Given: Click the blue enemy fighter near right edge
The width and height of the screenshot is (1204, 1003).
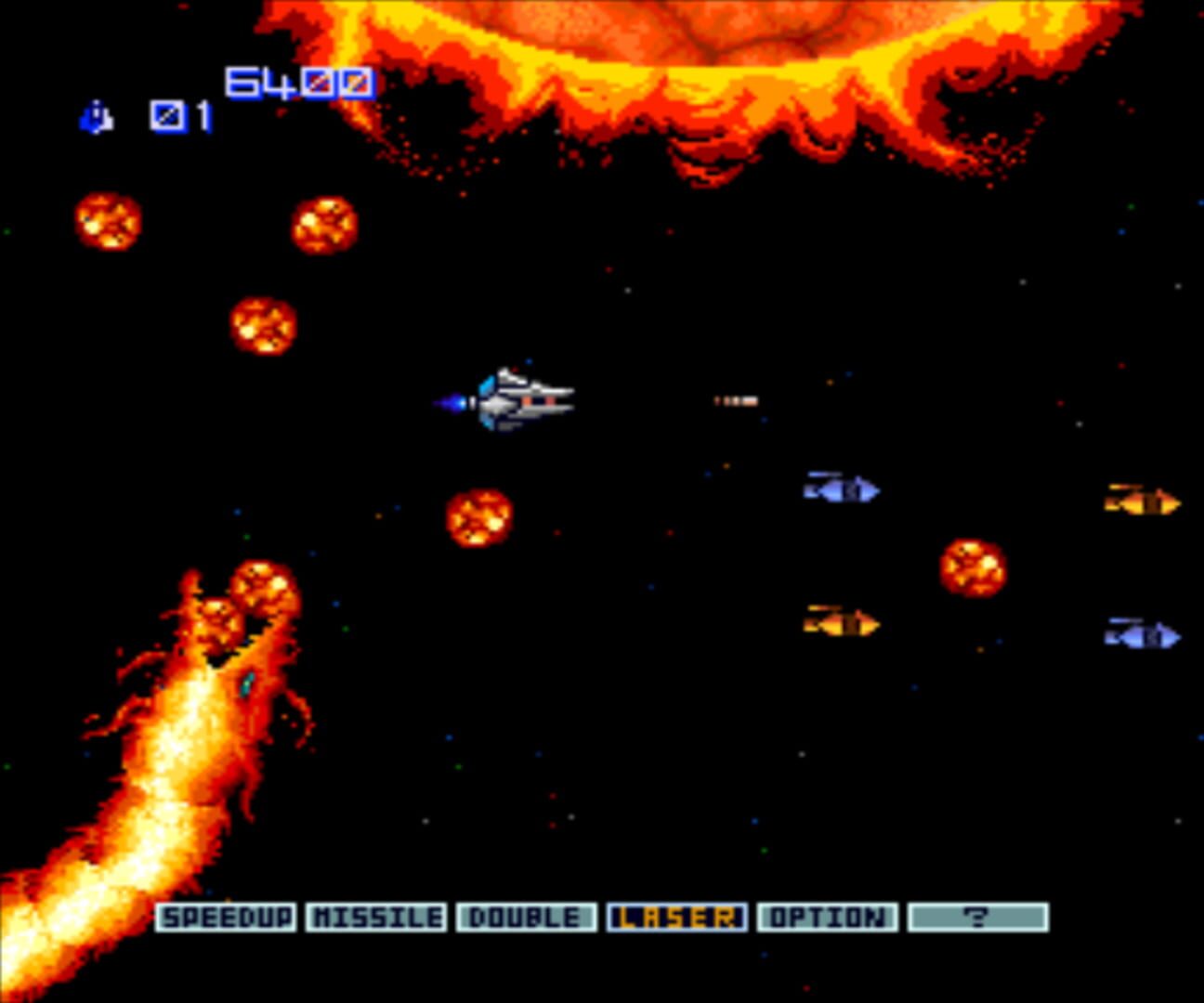Looking at the screenshot, I should 841,490.
